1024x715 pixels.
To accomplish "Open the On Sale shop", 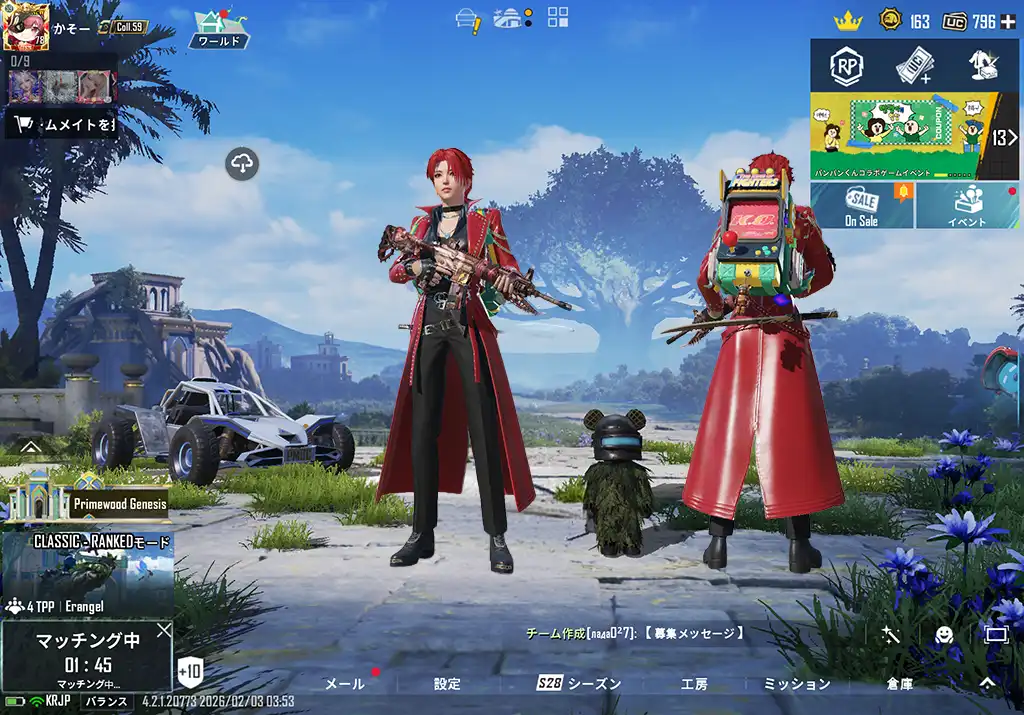I will 862,206.
